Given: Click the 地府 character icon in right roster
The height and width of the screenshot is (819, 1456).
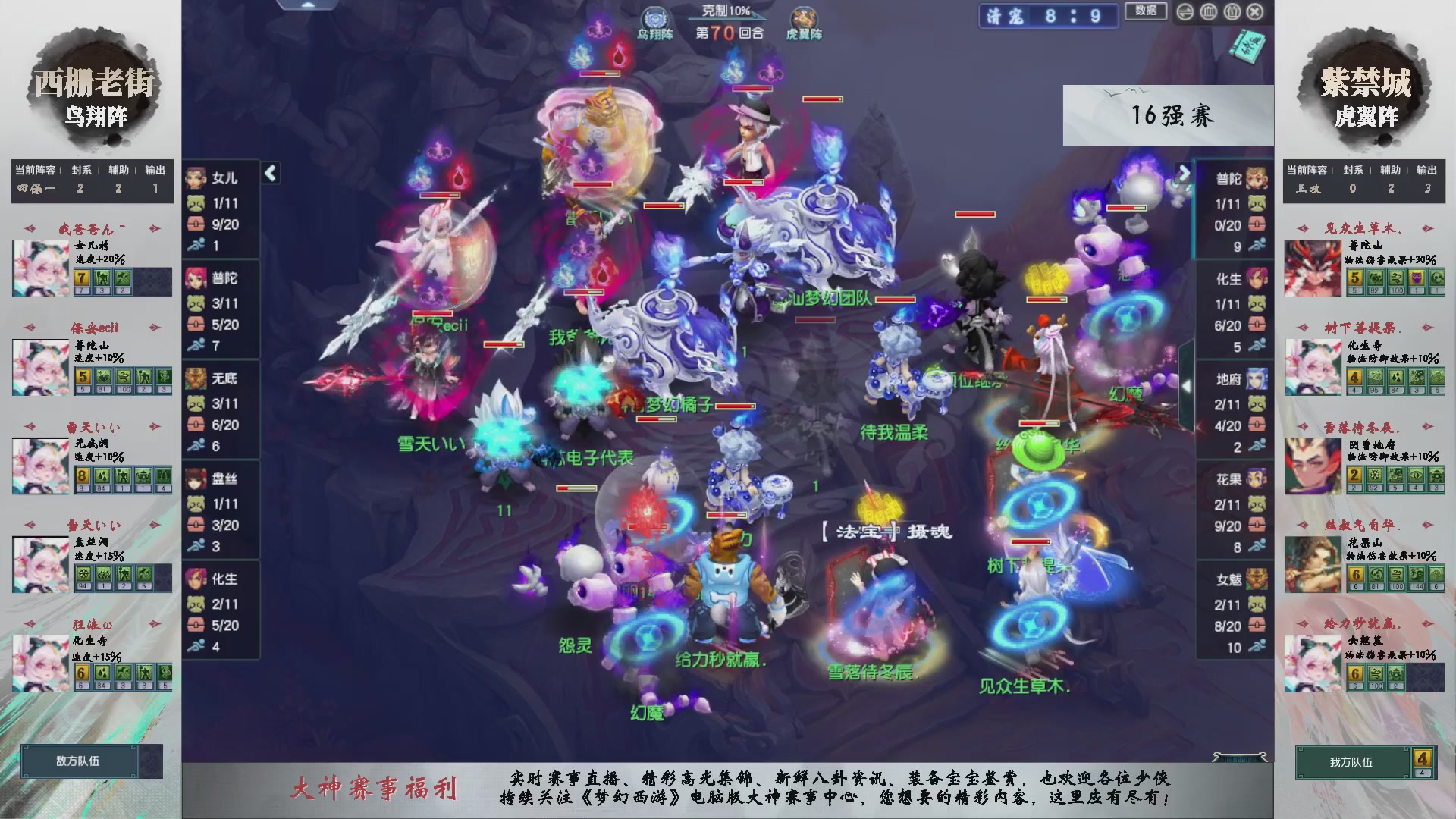Looking at the screenshot, I should tap(1256, 379).
